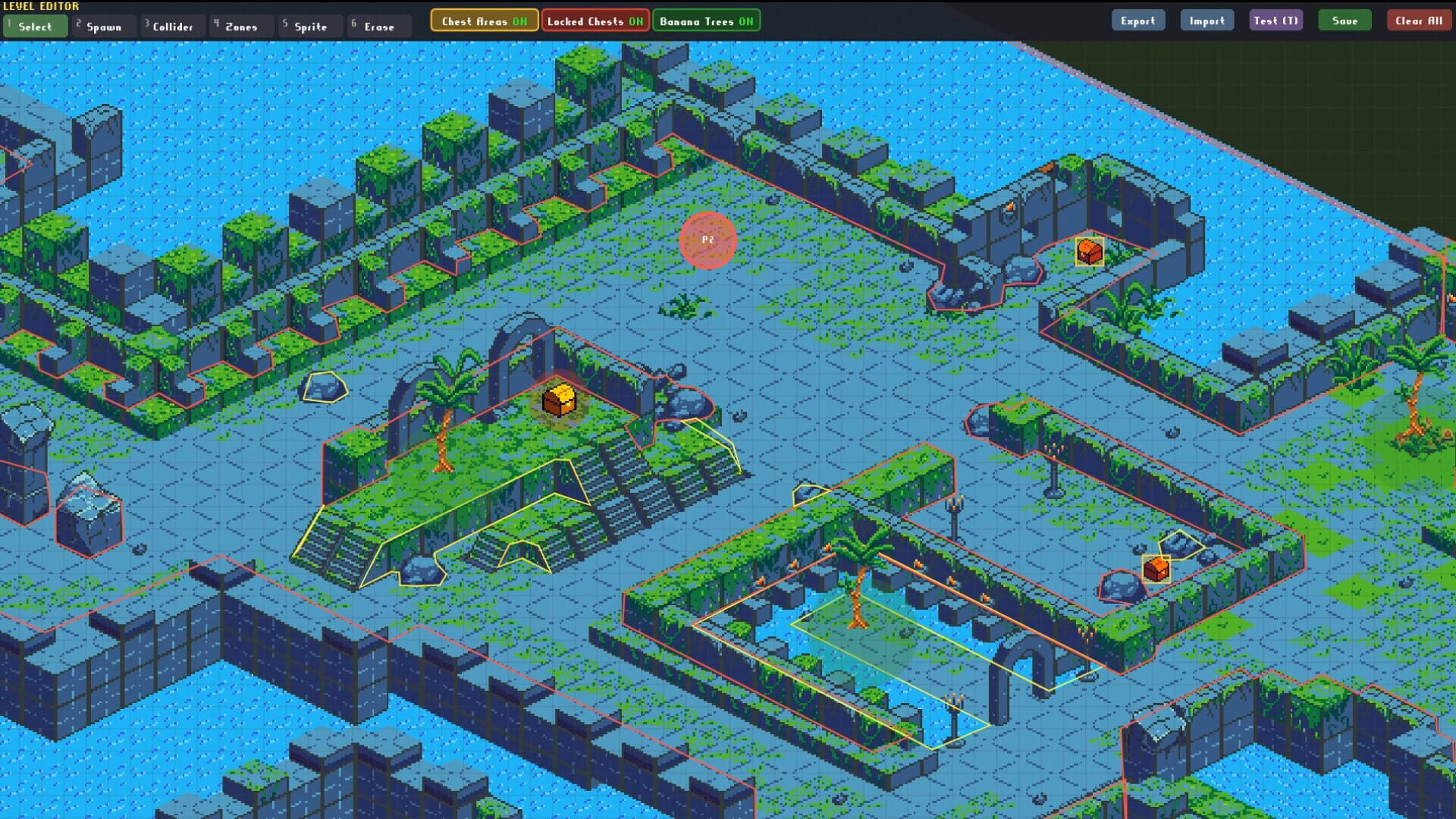Save the current level

click(x=1345, y=20)
